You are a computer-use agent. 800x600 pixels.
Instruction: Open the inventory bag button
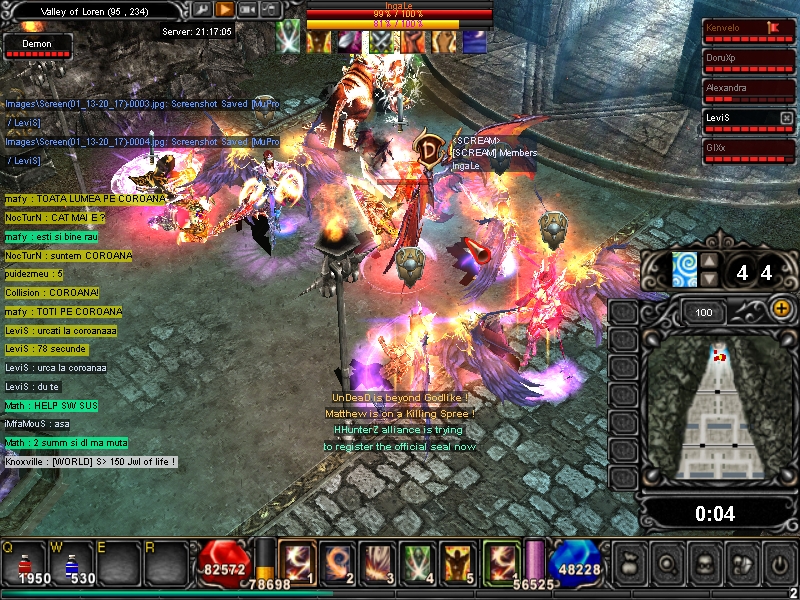click(x=629, y=561)
